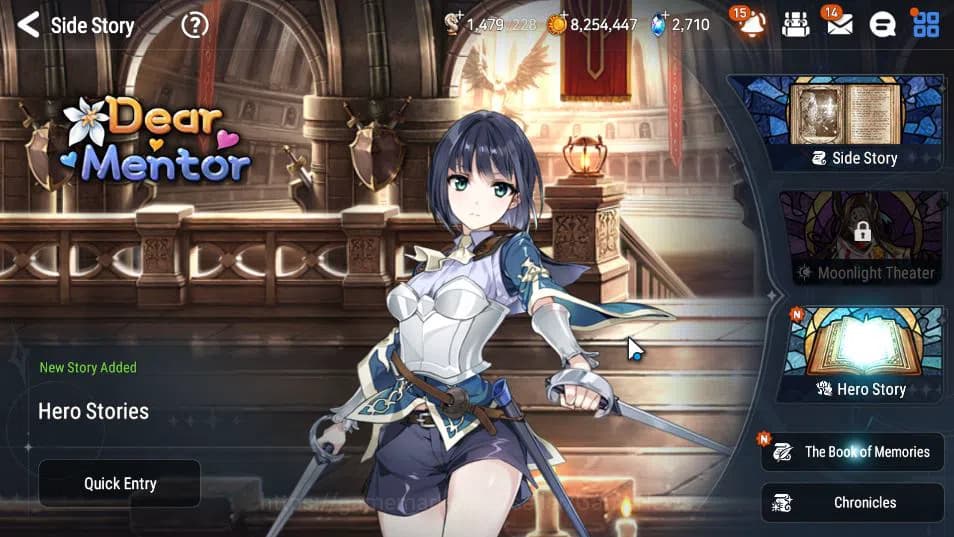Image resolution: width=954 pixels, height=537 pixels.
Task: Tap the blue skystone crystal icon
Action: (658, 24)
